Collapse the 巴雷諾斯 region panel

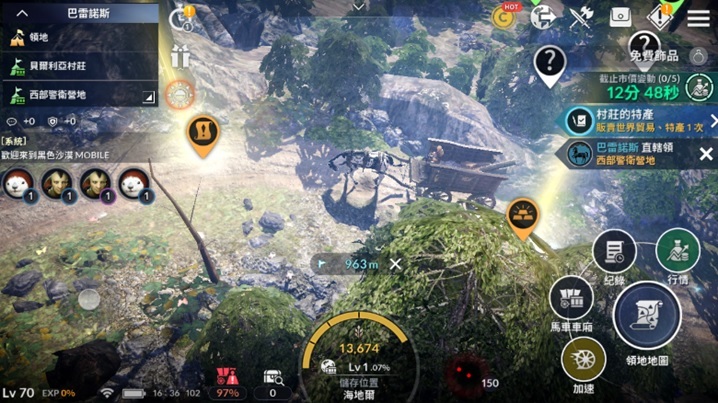pyautogui.click(x=22, y=13)
